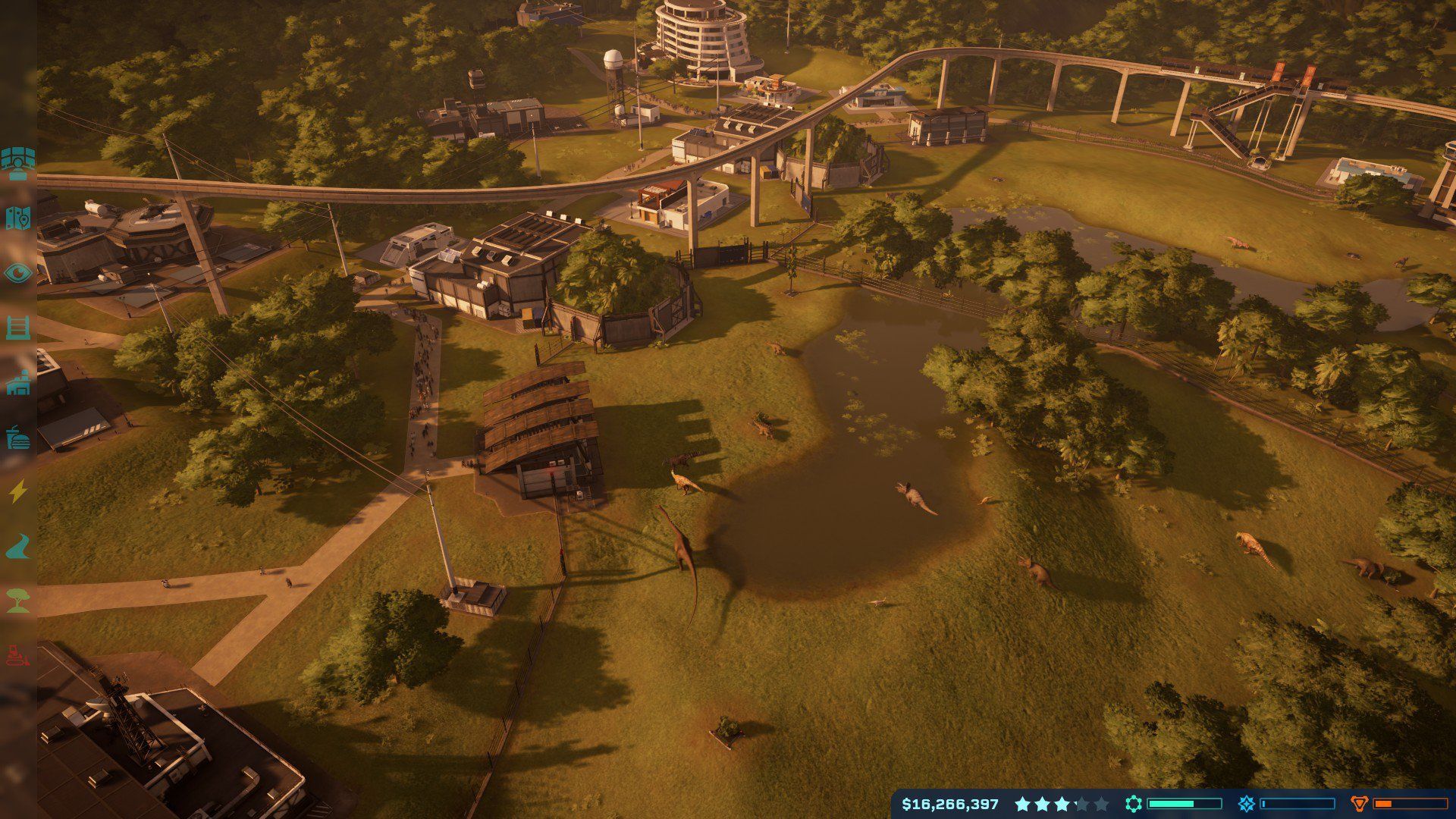
Task: Open the blue Entertainment division icon
Action: coord(1246,804)
